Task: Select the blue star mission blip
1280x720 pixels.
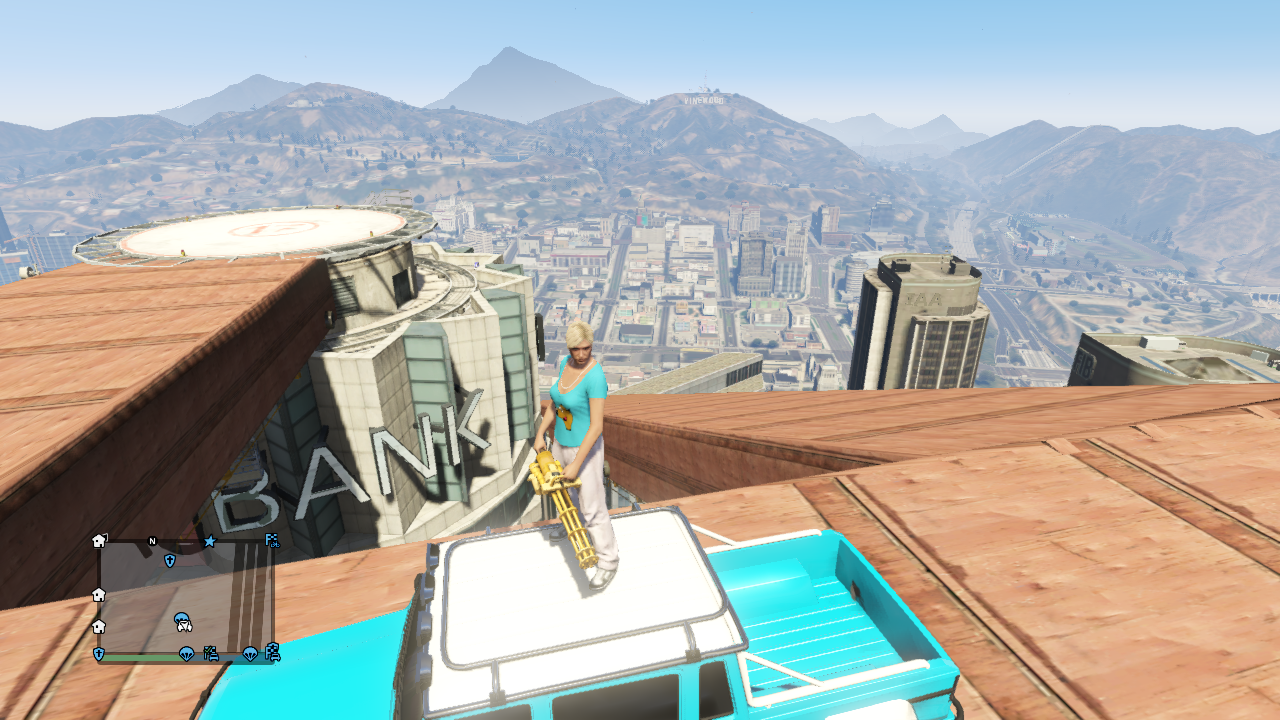Action: 210,542
